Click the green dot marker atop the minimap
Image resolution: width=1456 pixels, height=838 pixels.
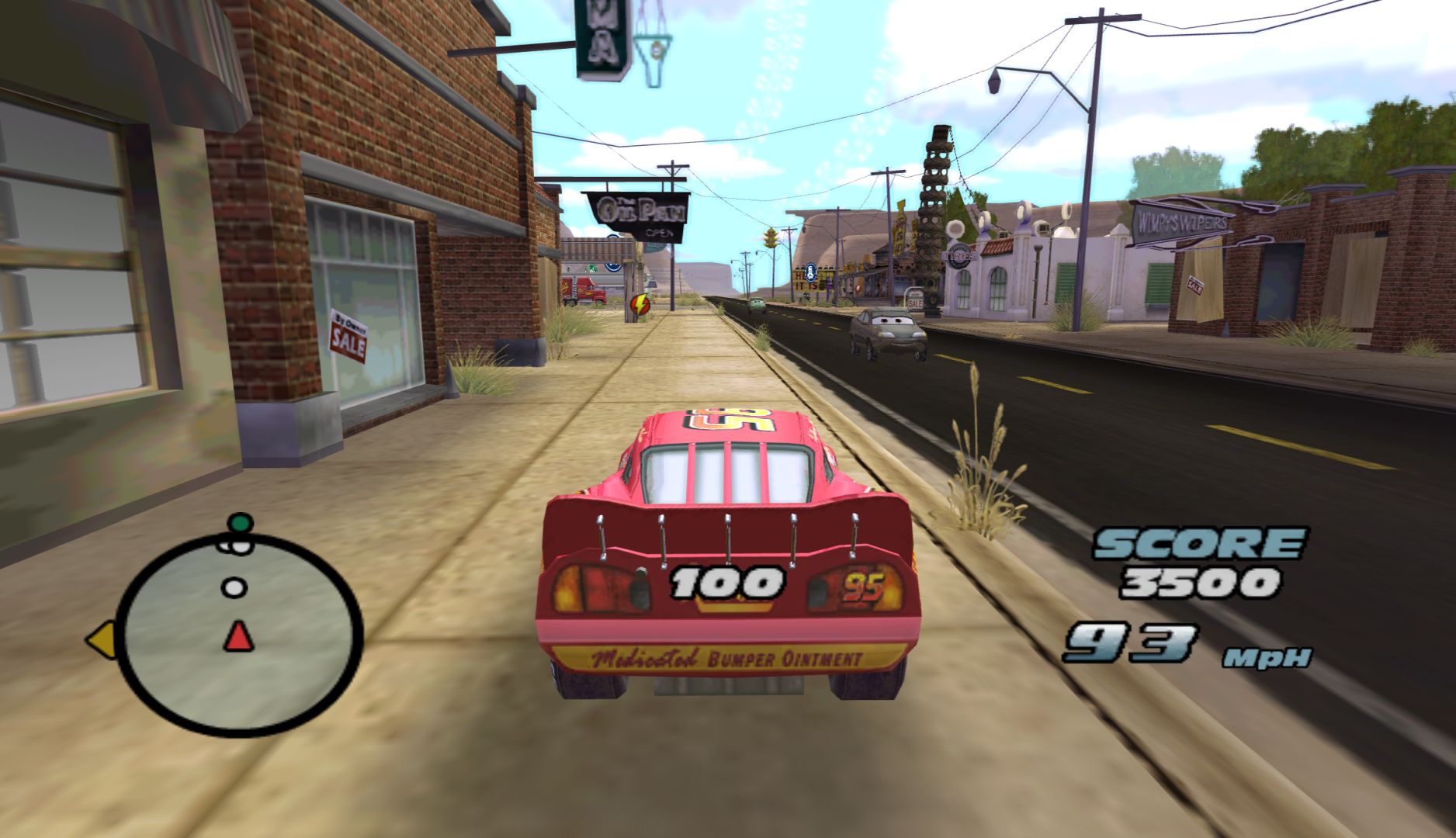click(241, 522)
